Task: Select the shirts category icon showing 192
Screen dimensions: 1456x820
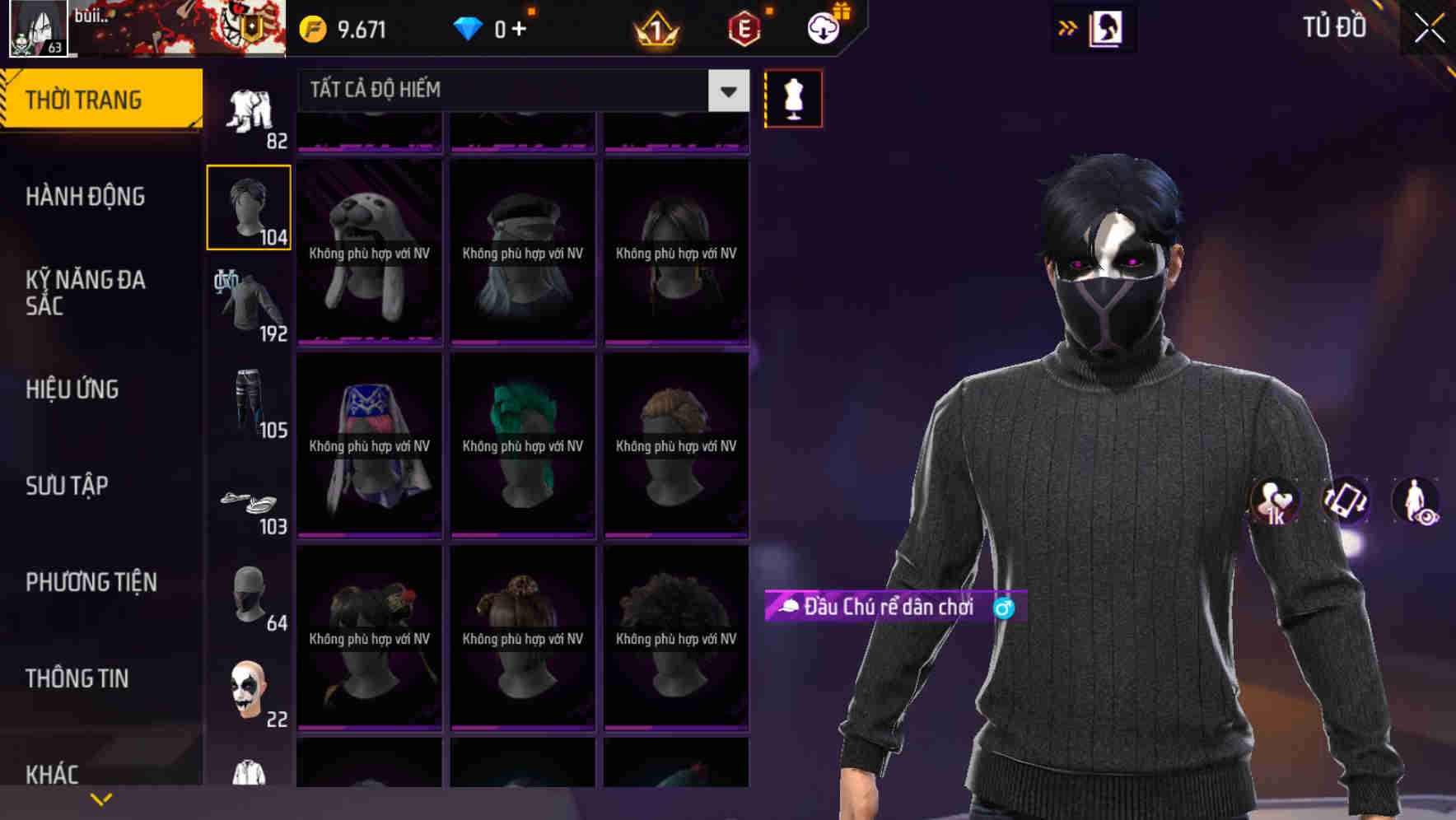Action: pyautogui.click(x=248, y=305)
